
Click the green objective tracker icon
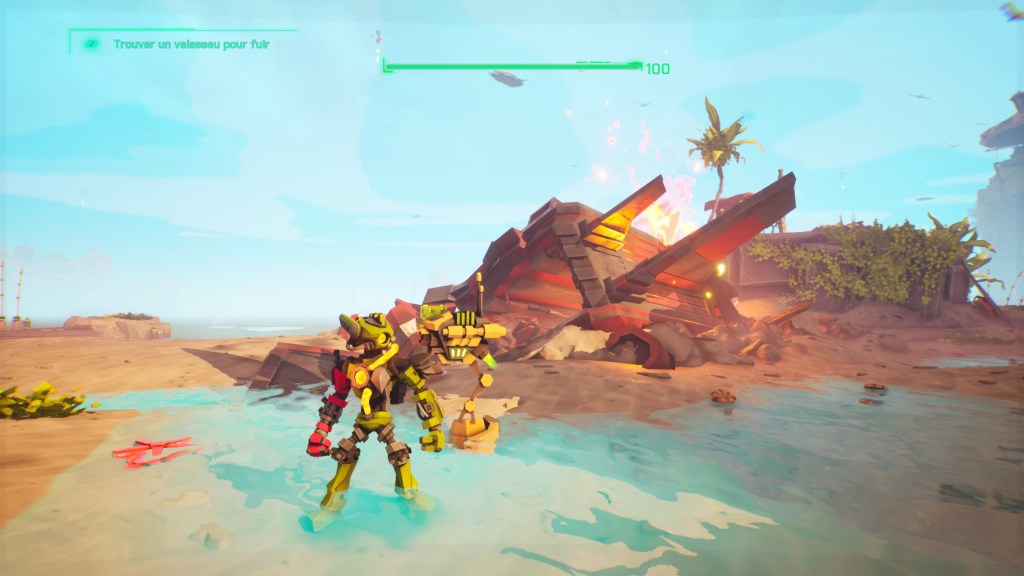(91, 44)
